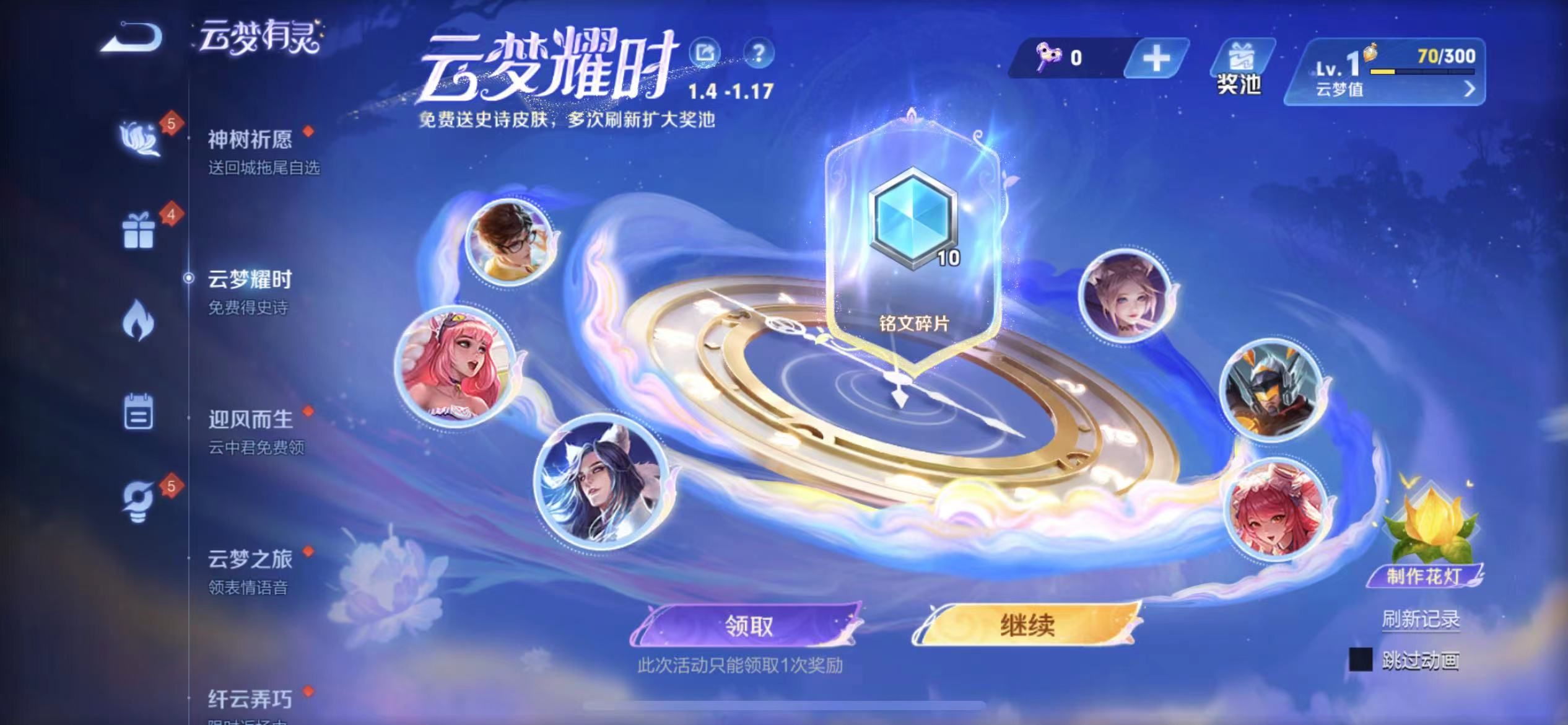Open the 迎风而生 event menu entry
This screenshot has width=1568, height=725.
tap(248, 419)
